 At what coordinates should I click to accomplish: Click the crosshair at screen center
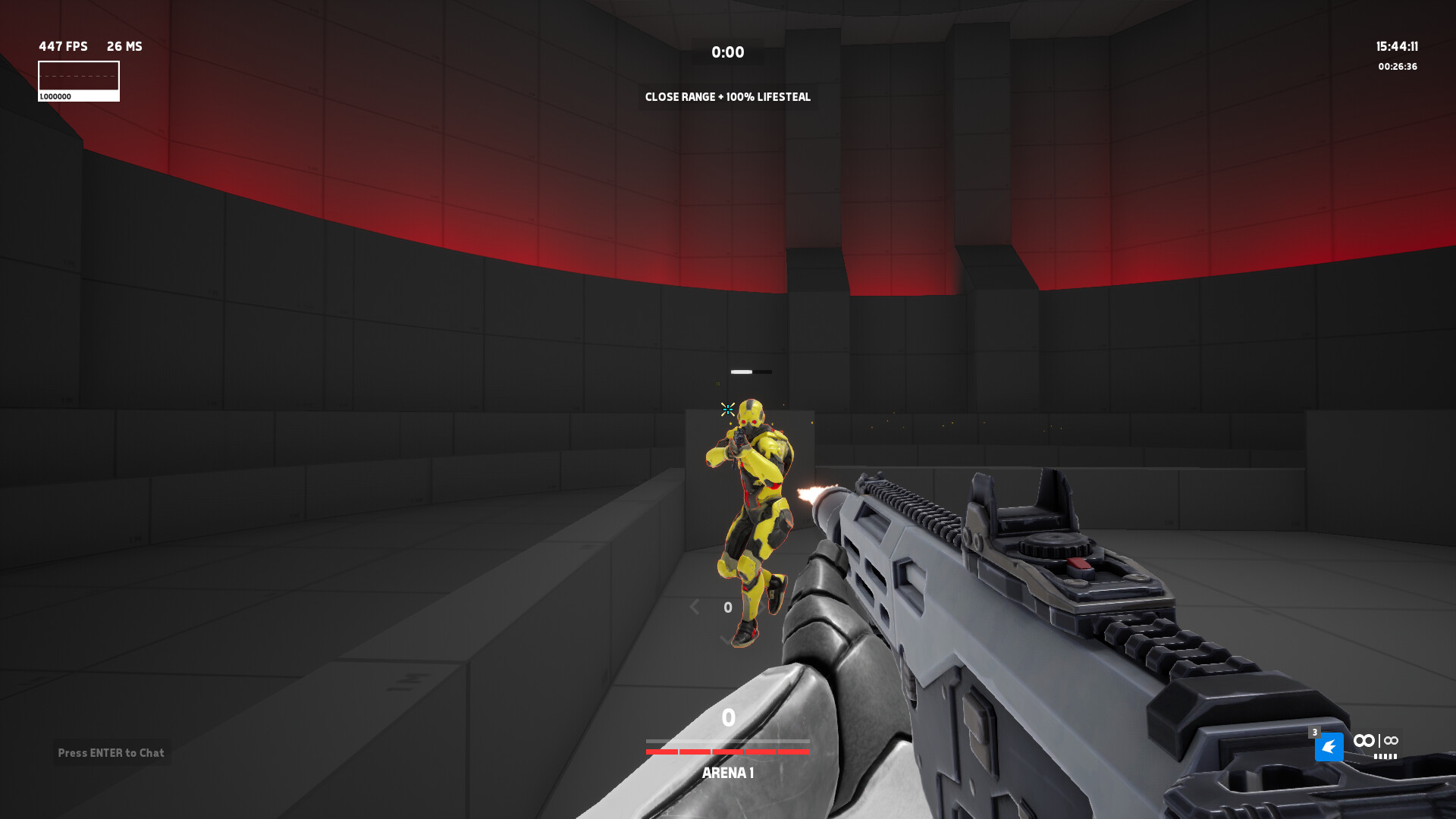coord(727,409)
